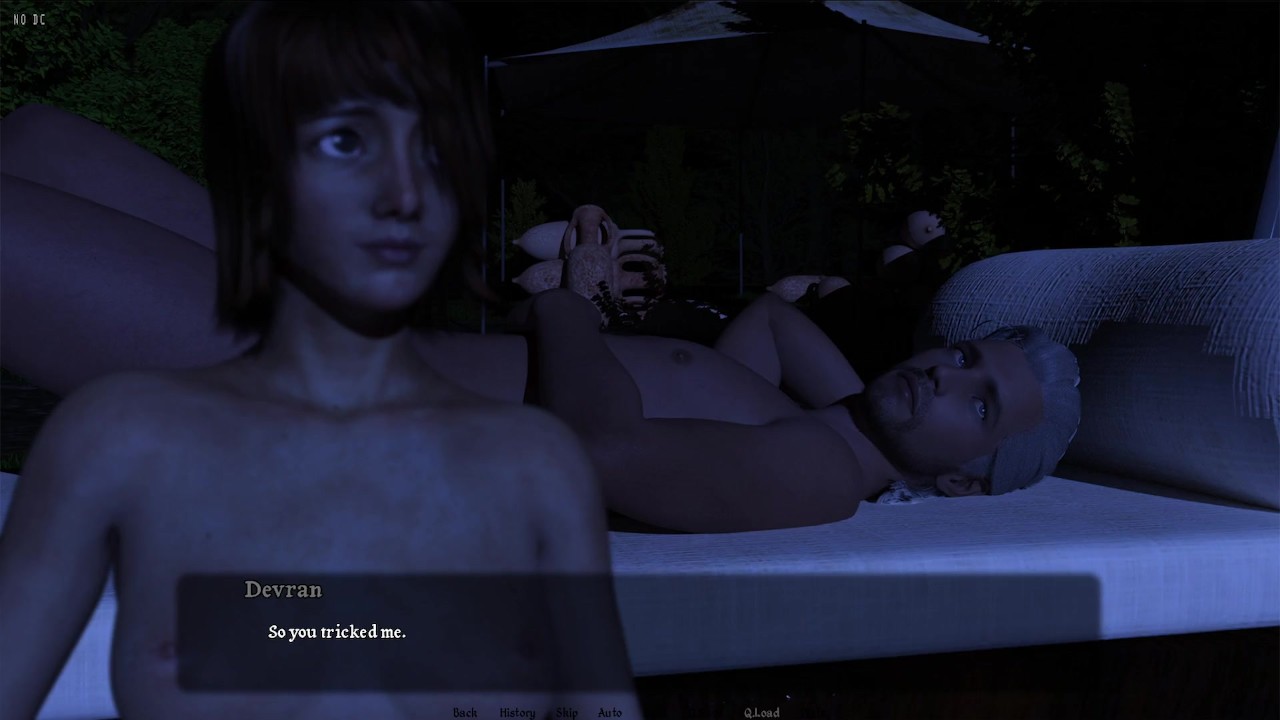The height and width of the screenshot is (720, 1280).
Task: Advance the dialogue box text
Action: tap(640, 632)
